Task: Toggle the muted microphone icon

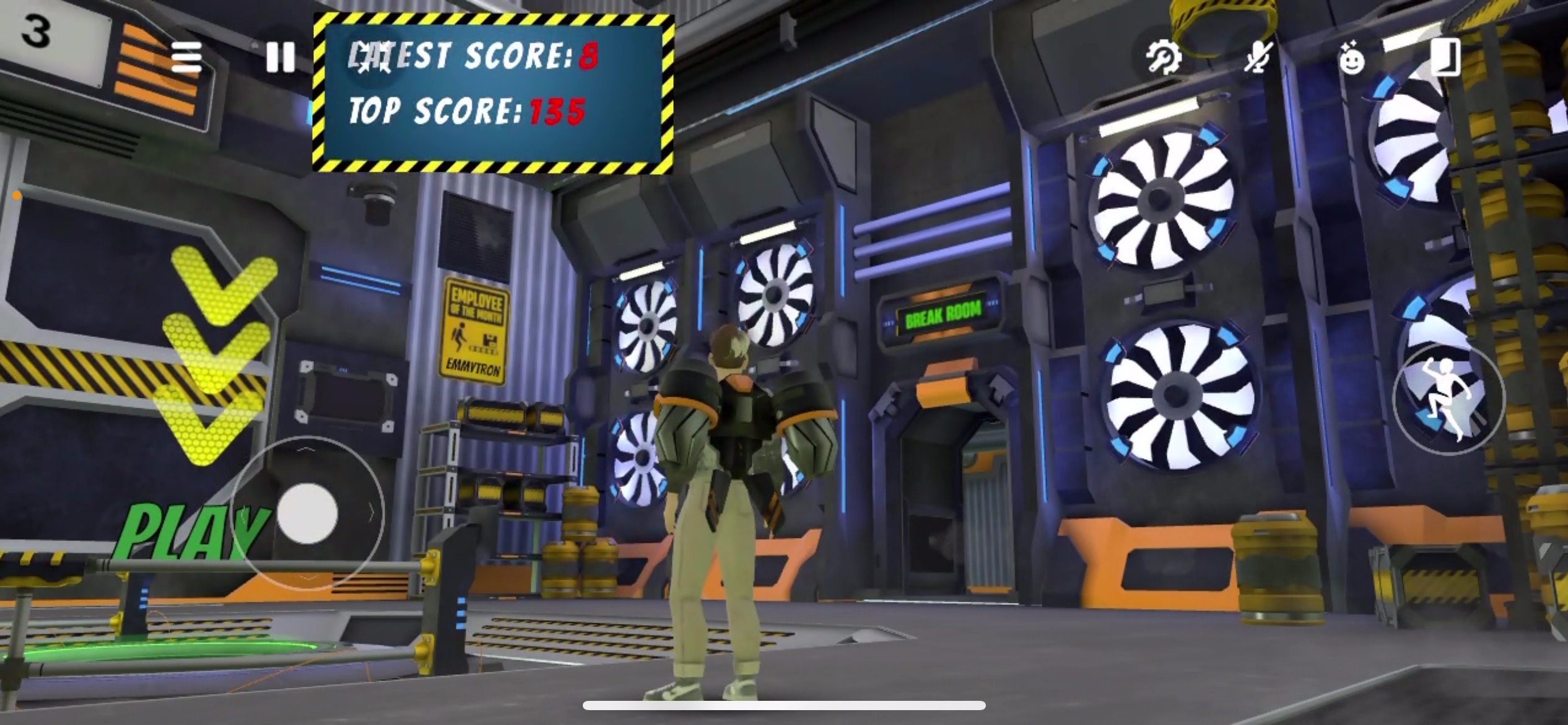Action: point(1258,58)
